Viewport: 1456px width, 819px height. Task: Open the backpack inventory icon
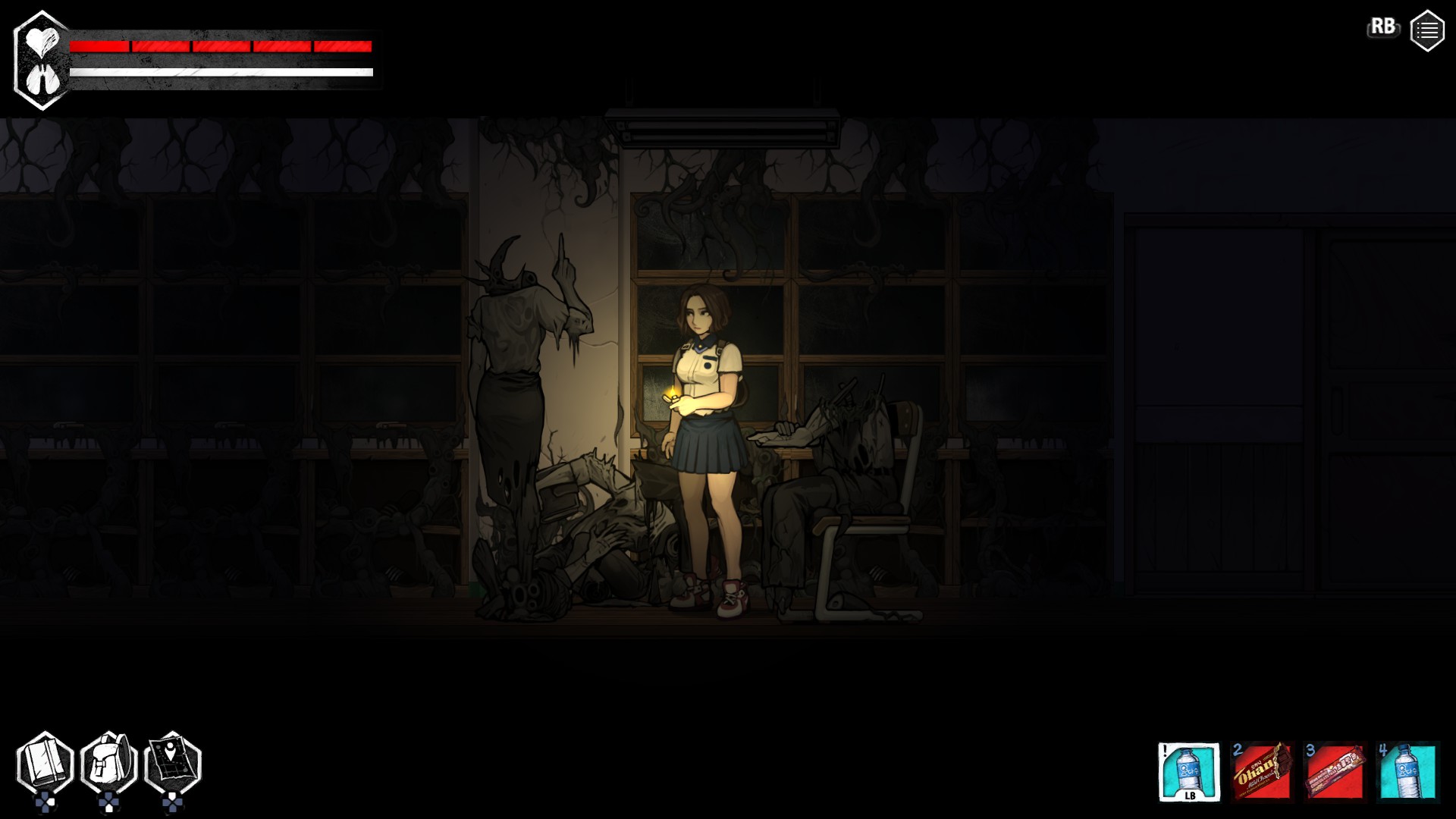click(x=108, y=764)
